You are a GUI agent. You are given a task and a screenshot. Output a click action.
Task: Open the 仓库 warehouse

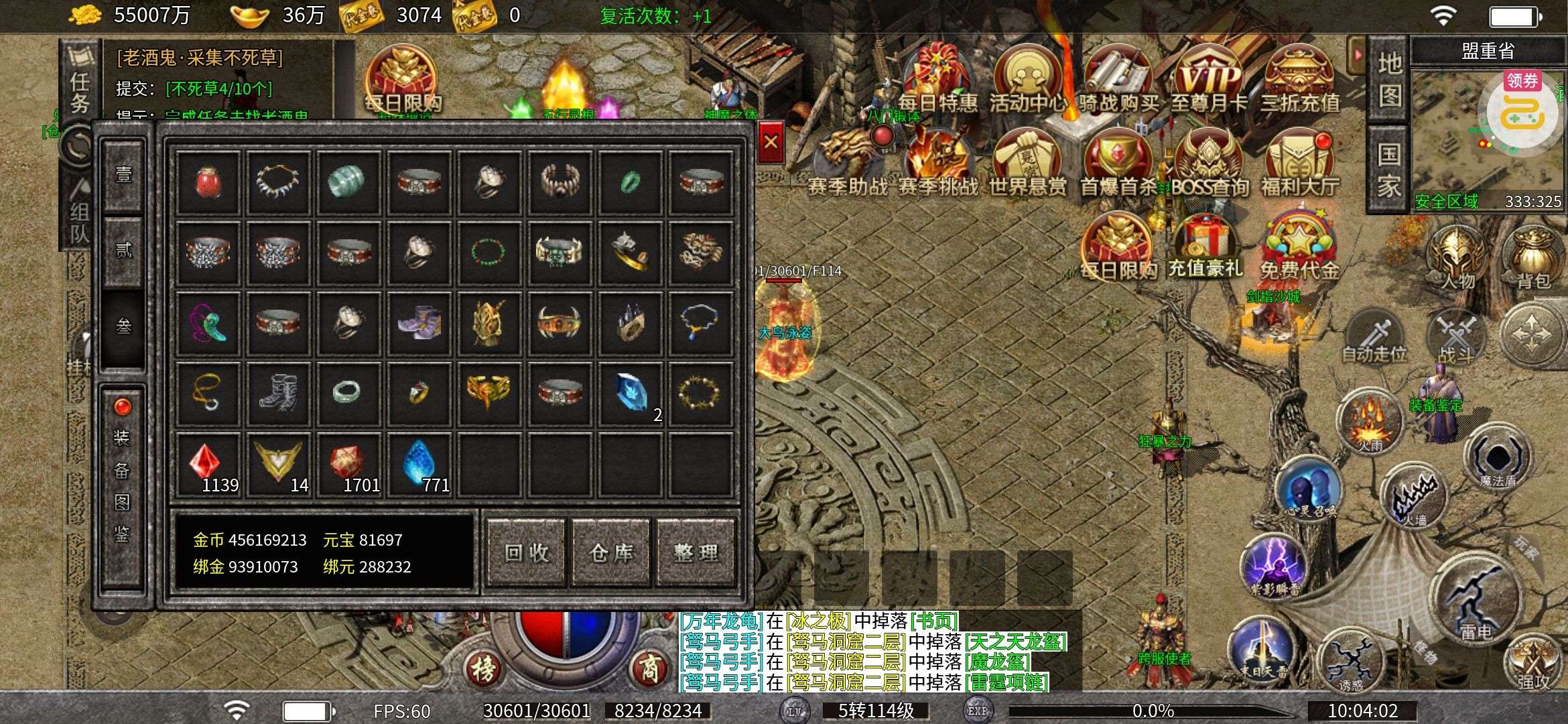tap(611, 552)
